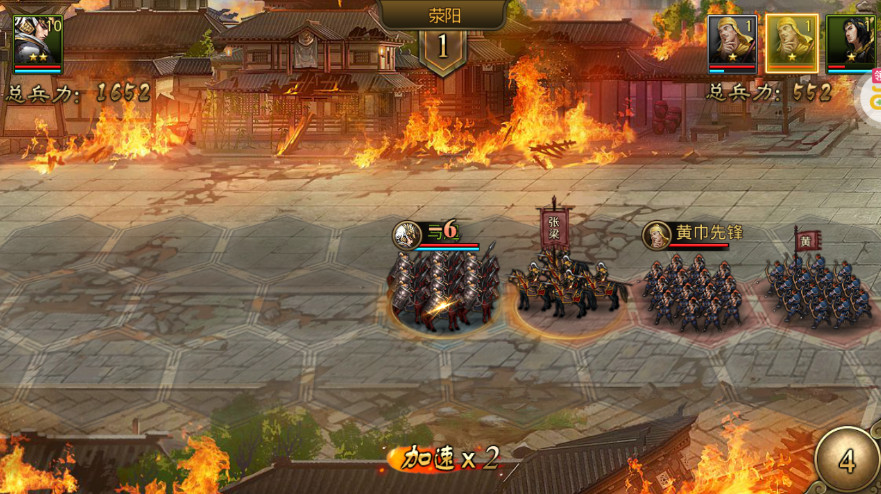Select the highlighted gold-framed enemy general portrait

(791, 43)
